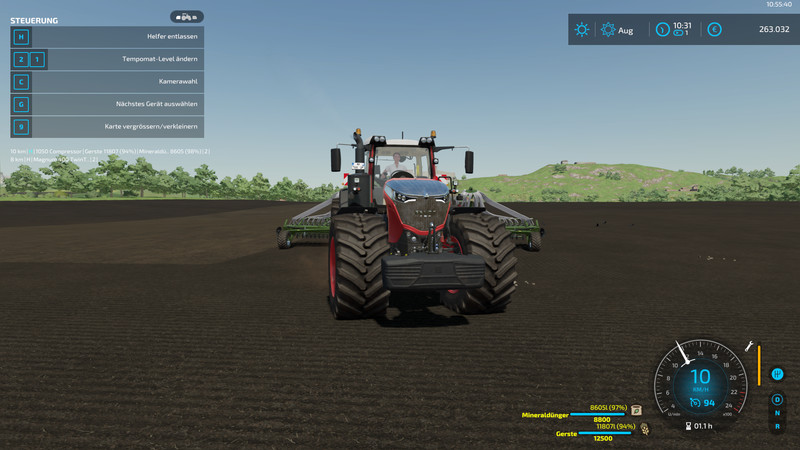Screen dimensions: 800x450
Task: Select the wrench damage icon
Action: click(x=748, y=346)
